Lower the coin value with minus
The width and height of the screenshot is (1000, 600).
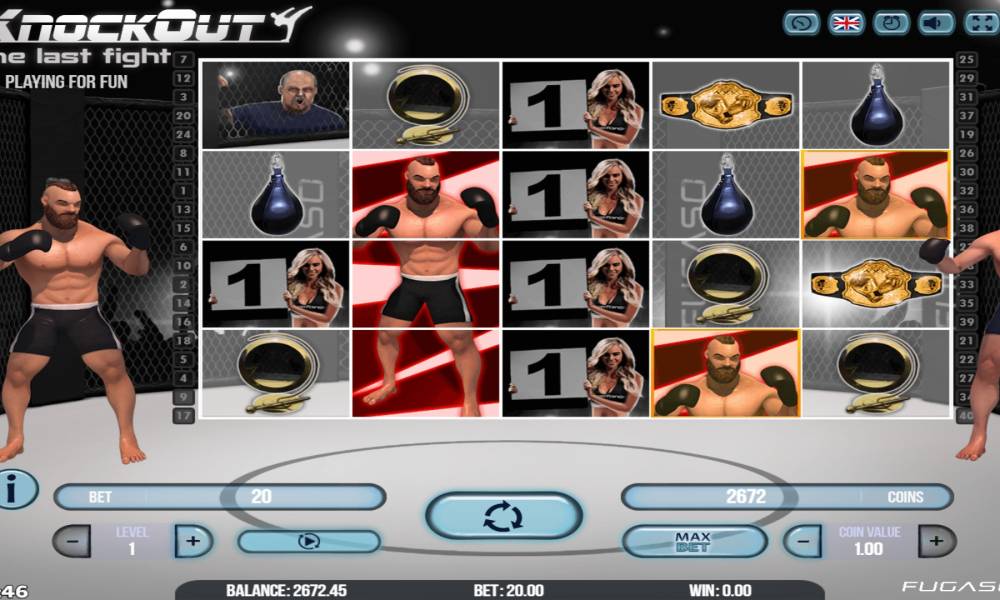(x=802, y=541)
